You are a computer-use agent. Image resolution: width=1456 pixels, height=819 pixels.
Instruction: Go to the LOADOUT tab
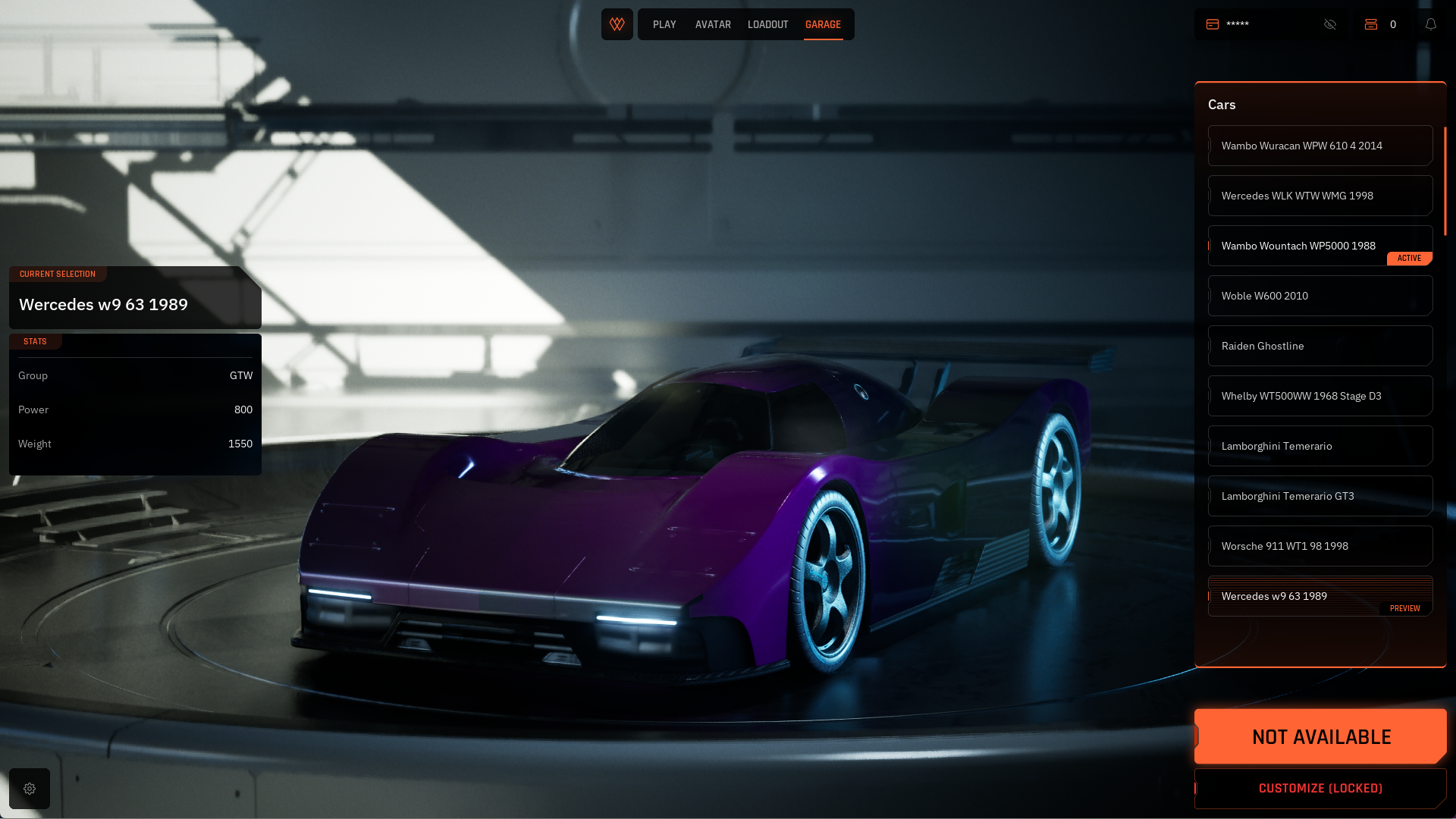click(767, 24)
